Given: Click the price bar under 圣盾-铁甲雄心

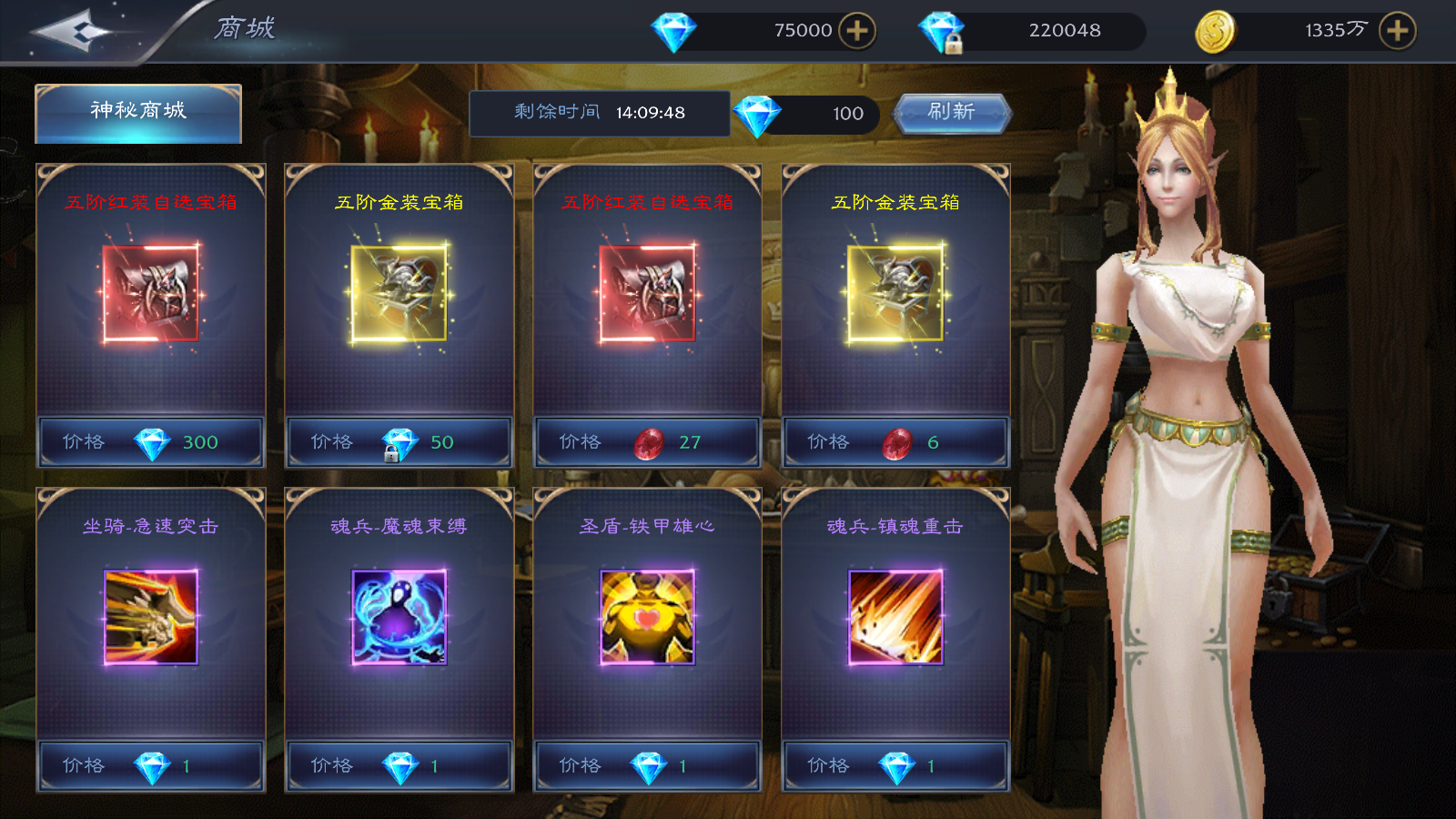Looking at the screenshot, I should point(647,766).
